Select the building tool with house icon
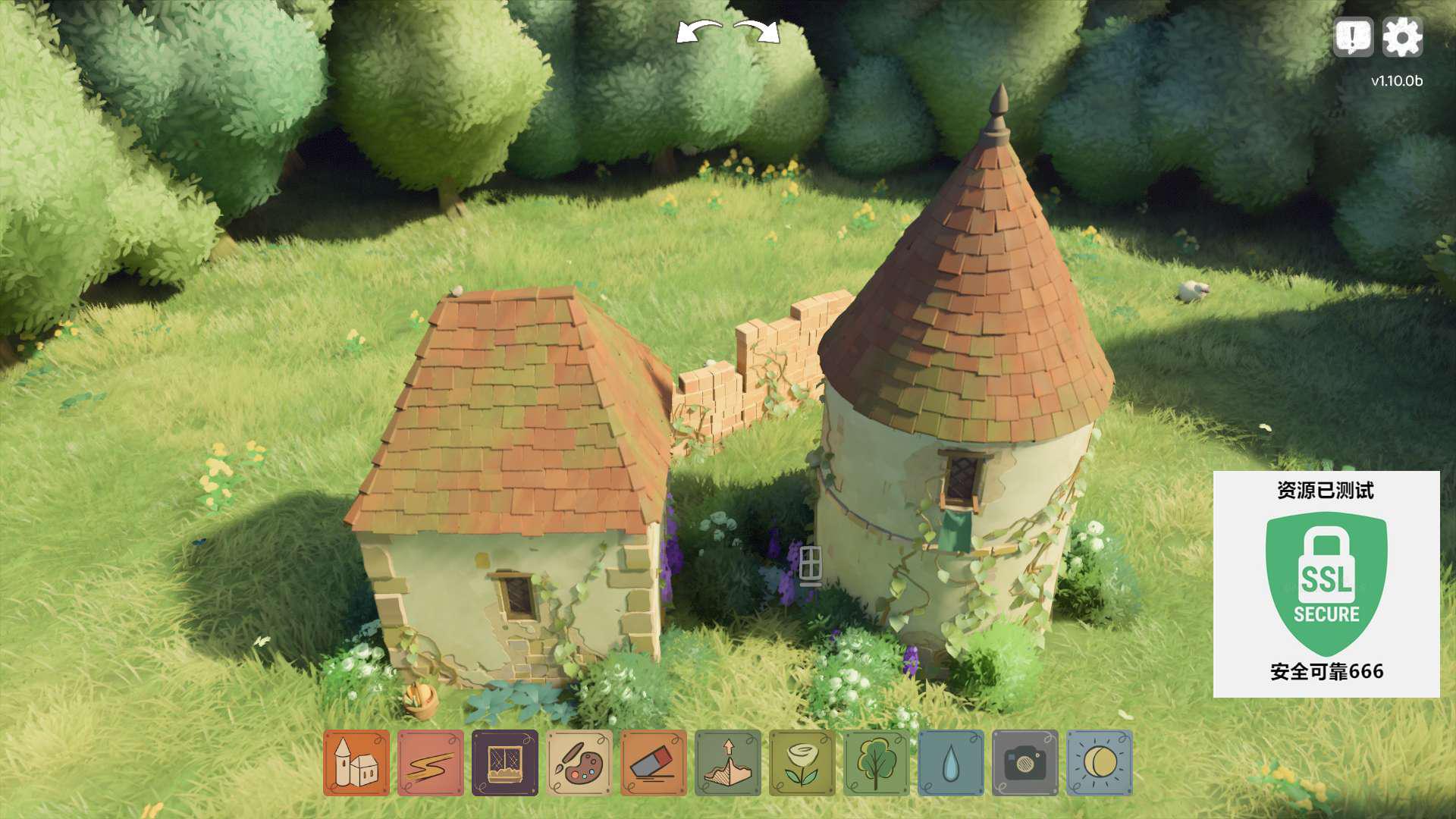 click(x=356, y=763)
